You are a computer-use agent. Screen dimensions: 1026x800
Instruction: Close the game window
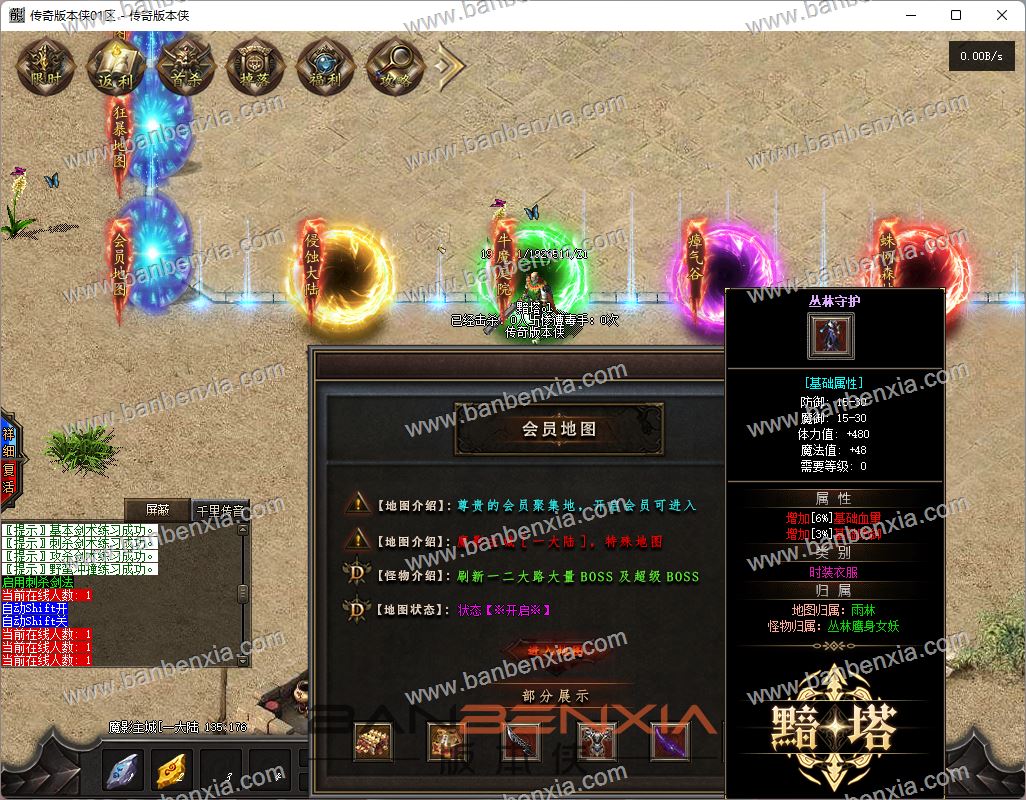[x=1002, y=15]
